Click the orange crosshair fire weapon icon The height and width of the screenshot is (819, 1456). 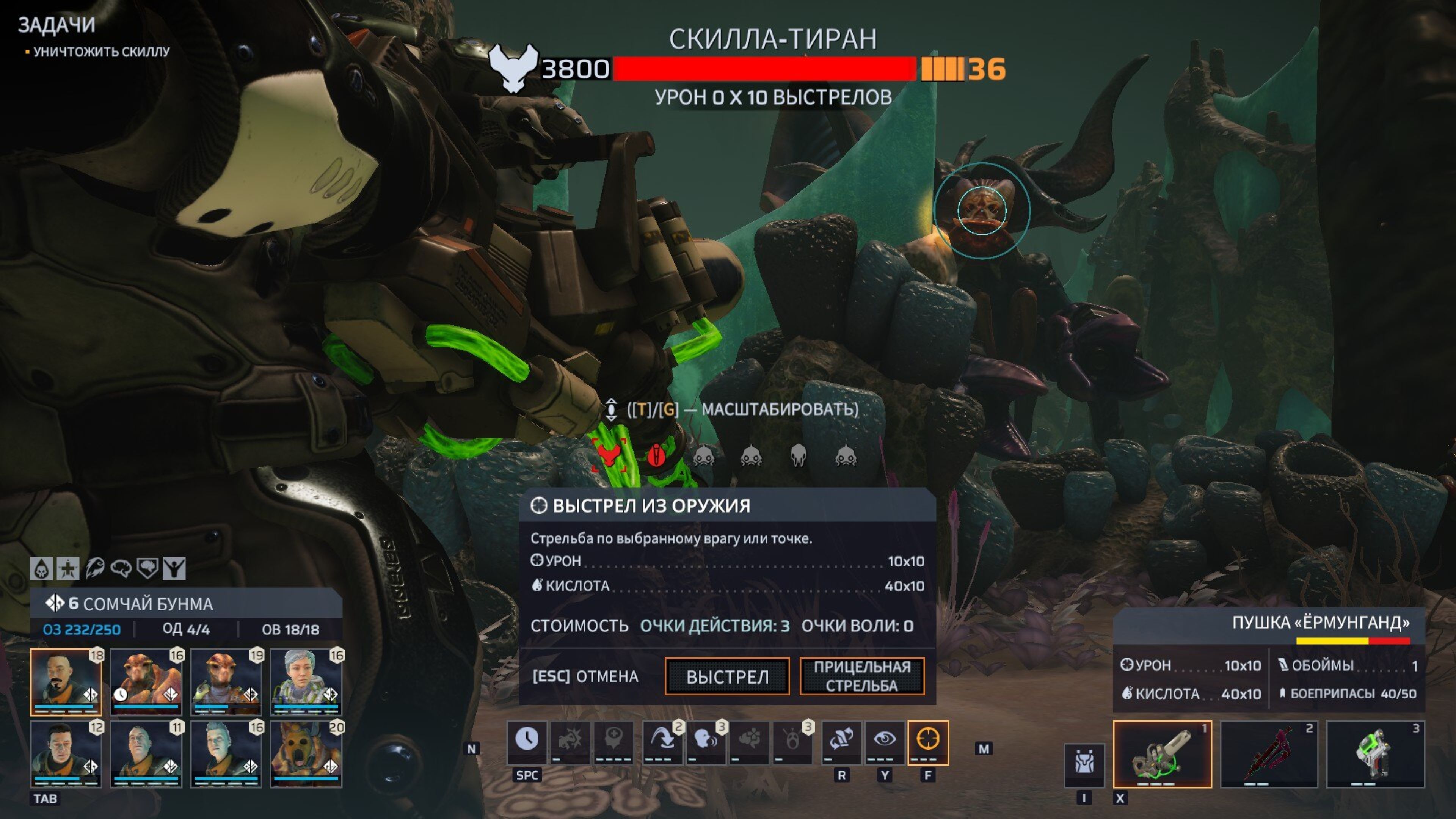tap(927, 740)
